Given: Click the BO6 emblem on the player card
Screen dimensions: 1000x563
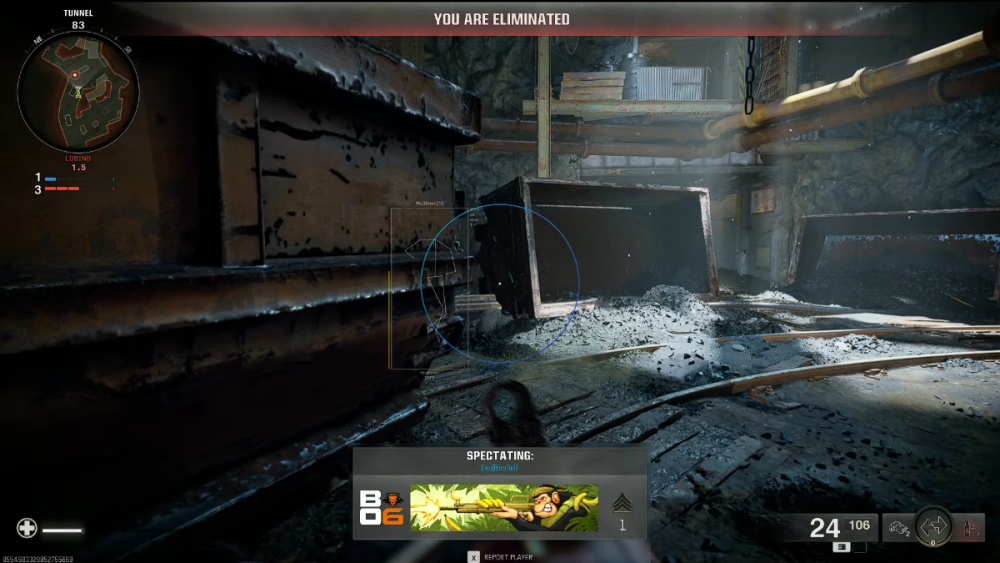Looking at the screenshot, I should (x=381, y=508).
